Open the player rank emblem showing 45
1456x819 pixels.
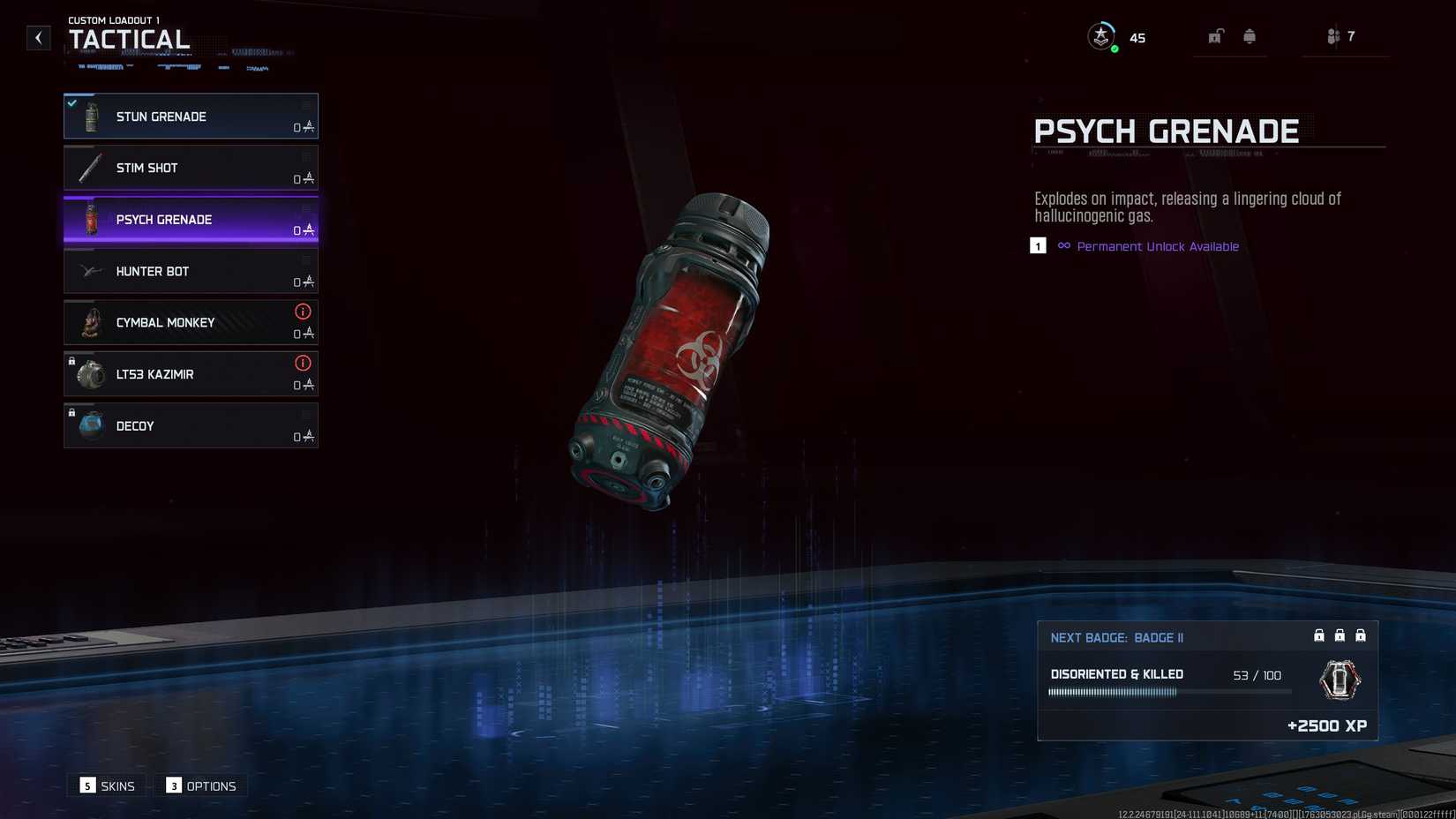(x=1100, y=35)
